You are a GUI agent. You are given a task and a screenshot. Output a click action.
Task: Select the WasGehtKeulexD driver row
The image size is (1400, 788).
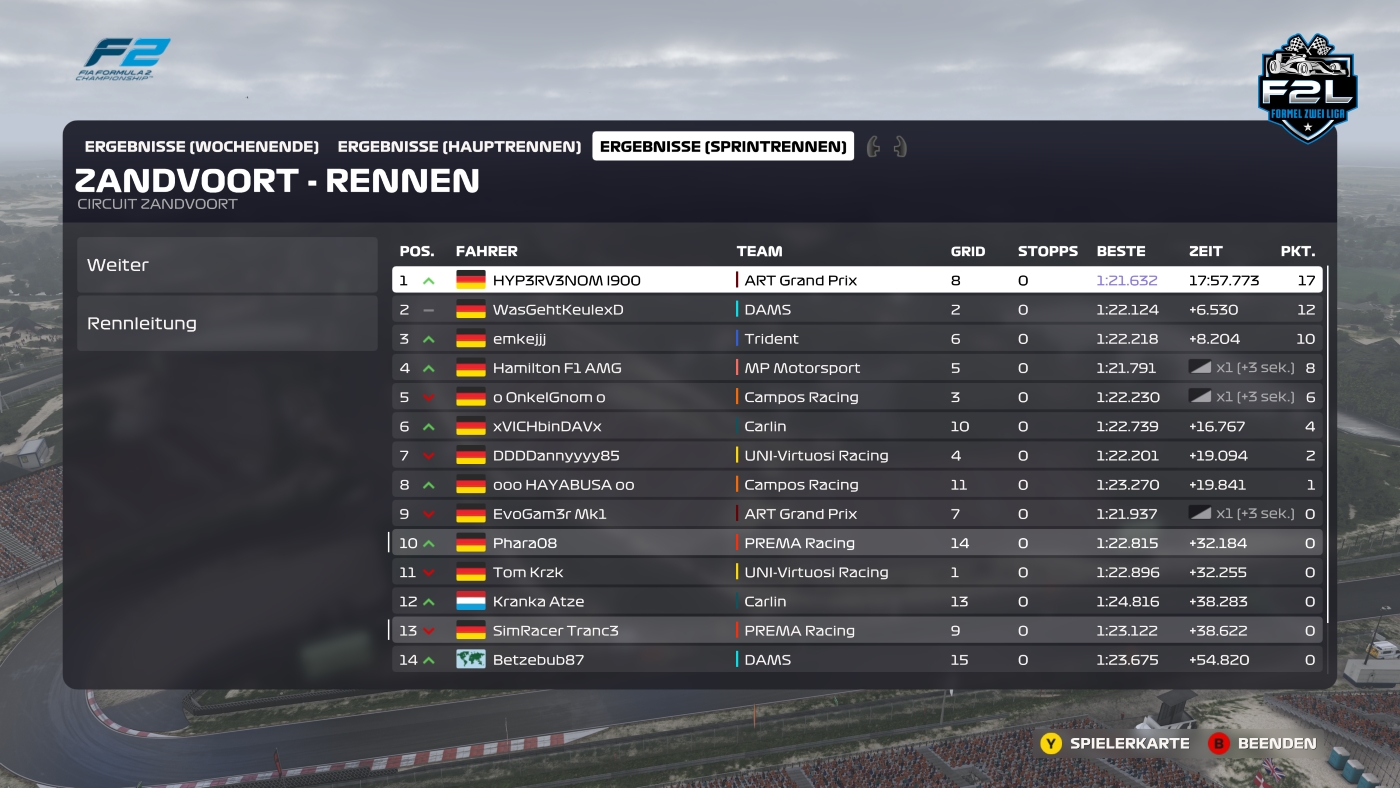857,310
